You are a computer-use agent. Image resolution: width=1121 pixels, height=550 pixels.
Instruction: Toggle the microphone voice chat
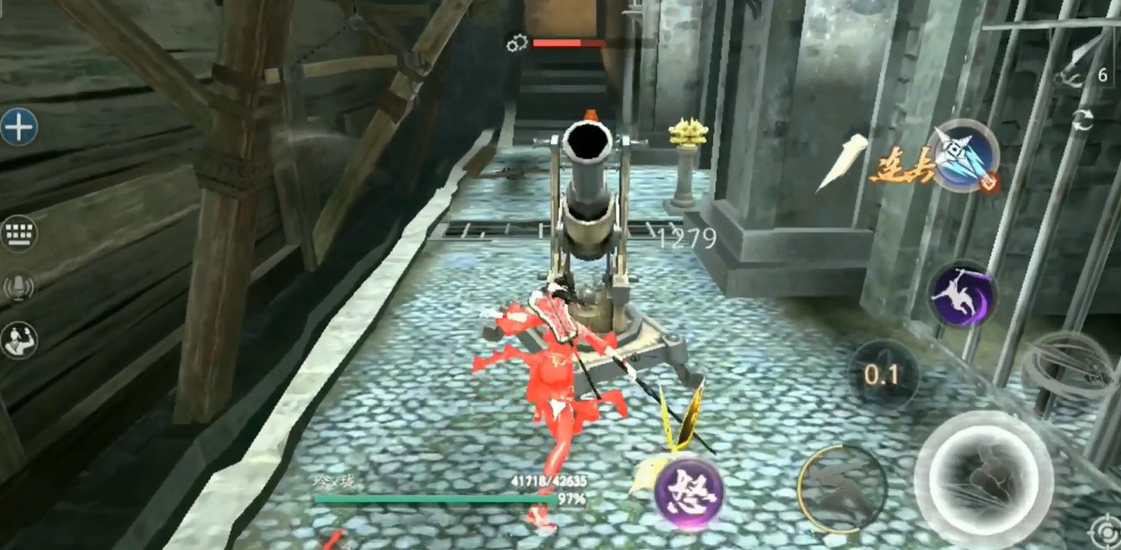pyautogui.click(x=18, y=288)
